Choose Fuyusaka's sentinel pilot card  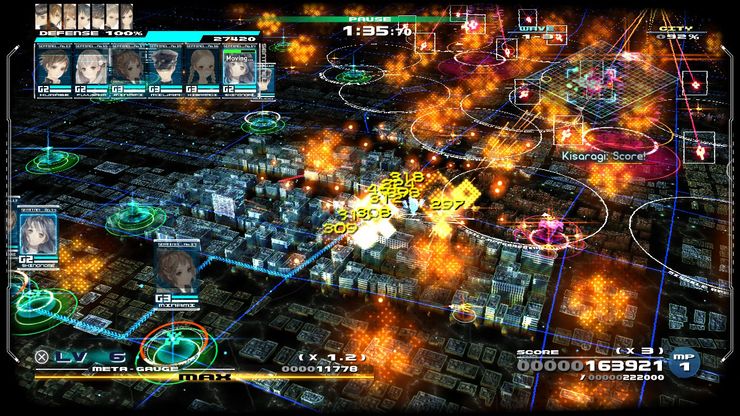tap(90, 74)
